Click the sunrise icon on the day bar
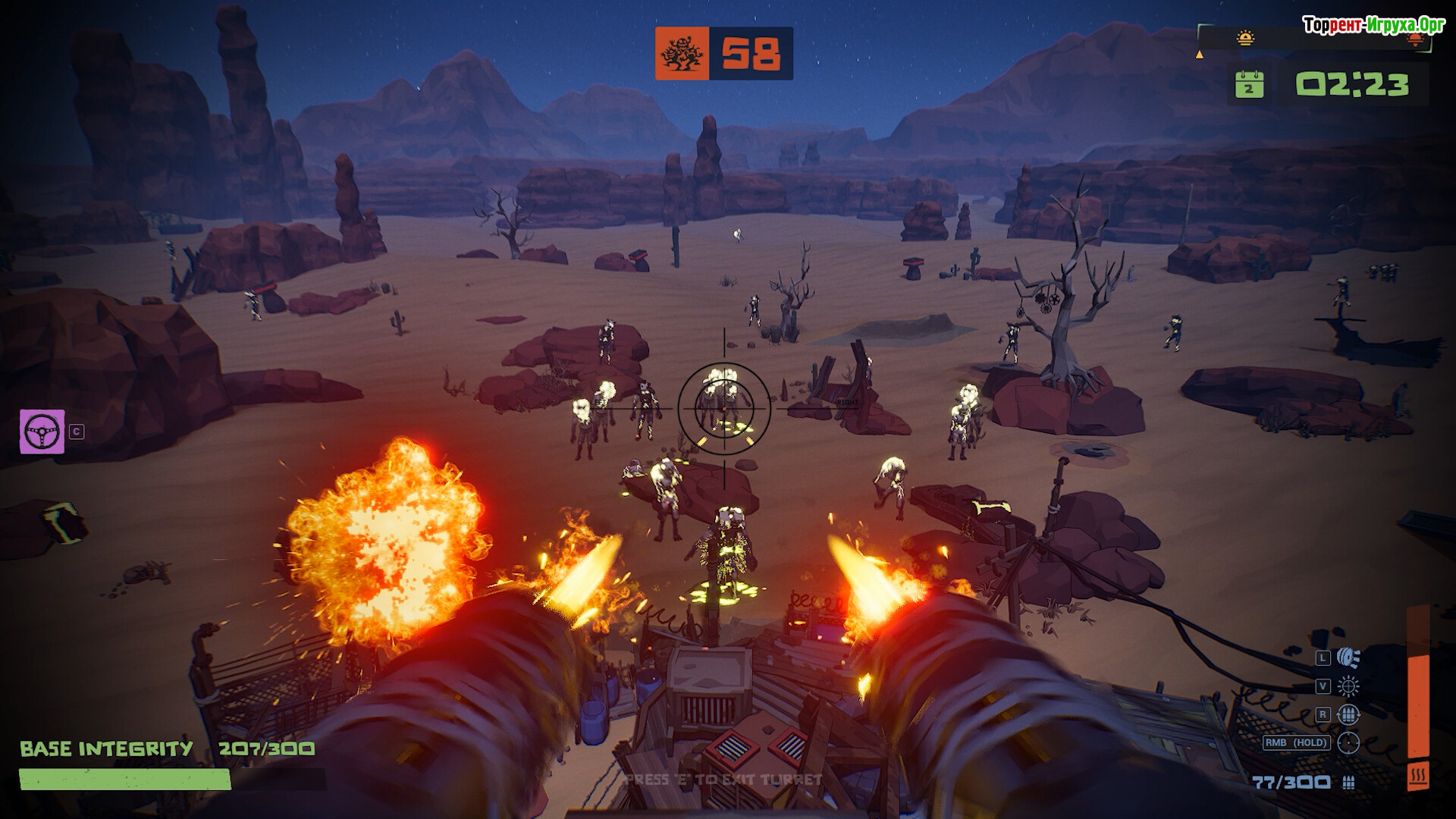Viewport: 1456px width, 819px height. pos(1245,37)
